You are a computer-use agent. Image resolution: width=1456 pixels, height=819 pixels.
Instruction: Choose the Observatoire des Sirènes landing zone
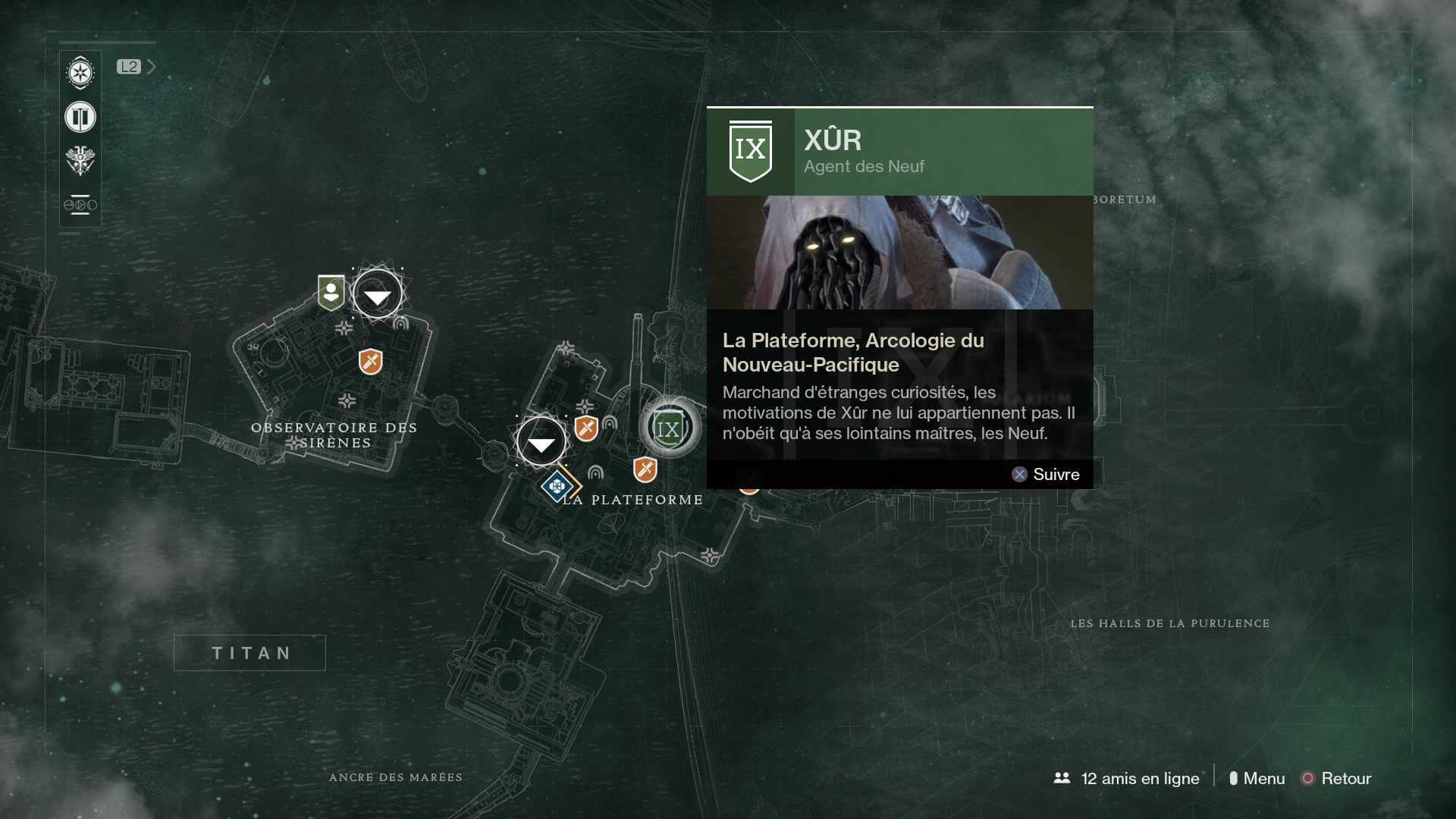pos(378,294)
